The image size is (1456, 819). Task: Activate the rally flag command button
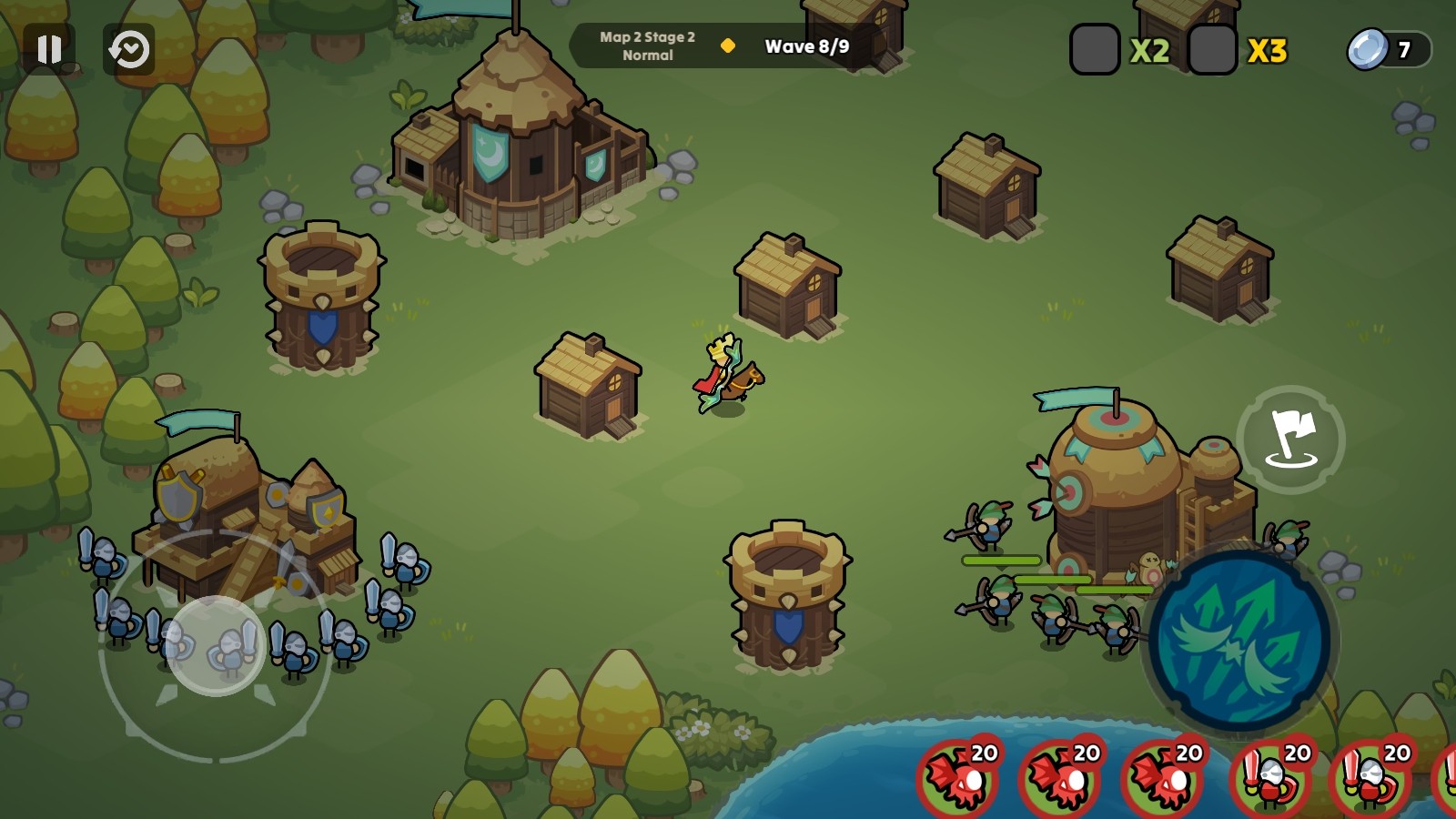[1290, 439]
